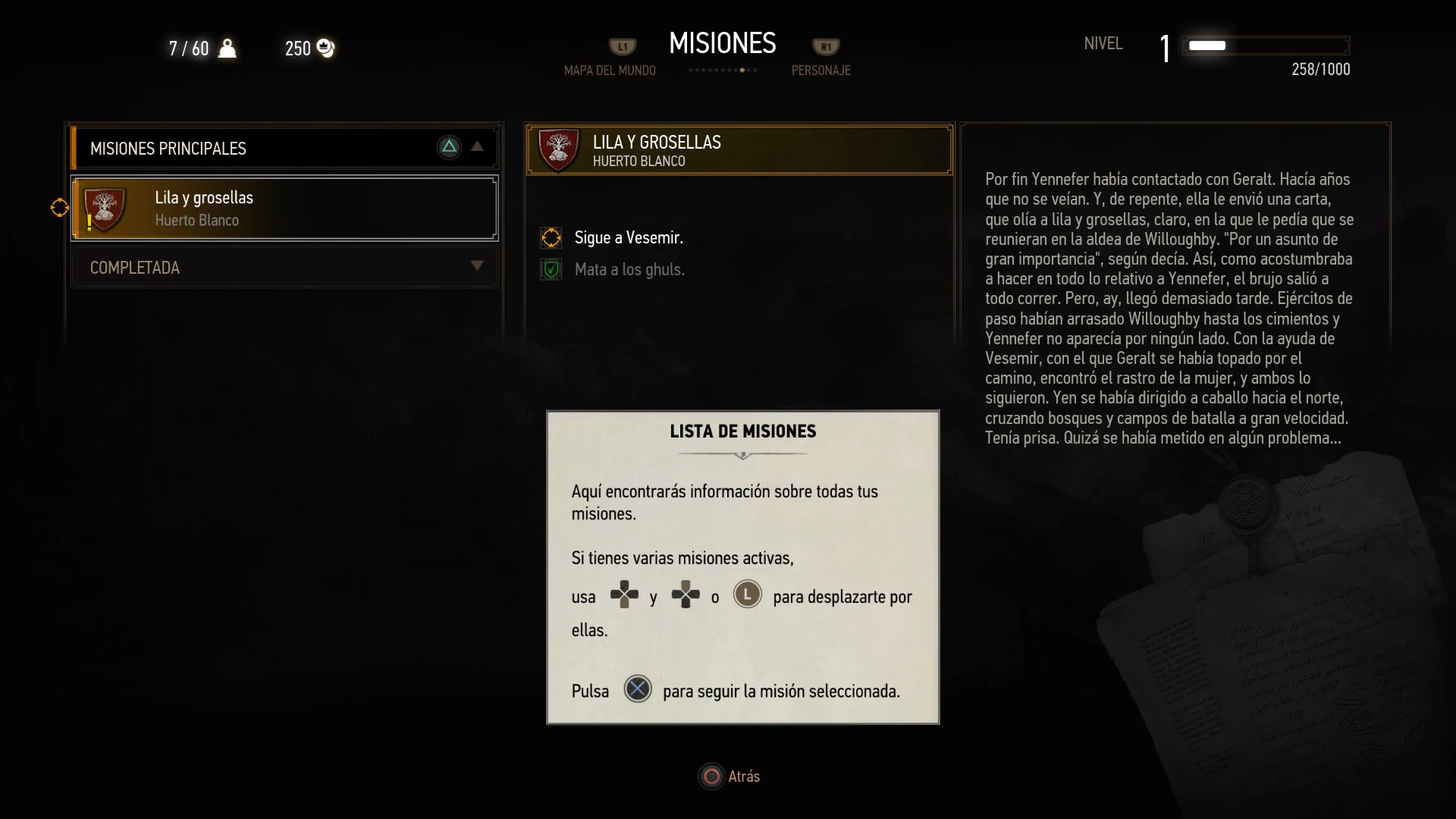Switch to the Mapa del Mundo tab
This screenshot has width=1456, height=819.
(610, 70)
